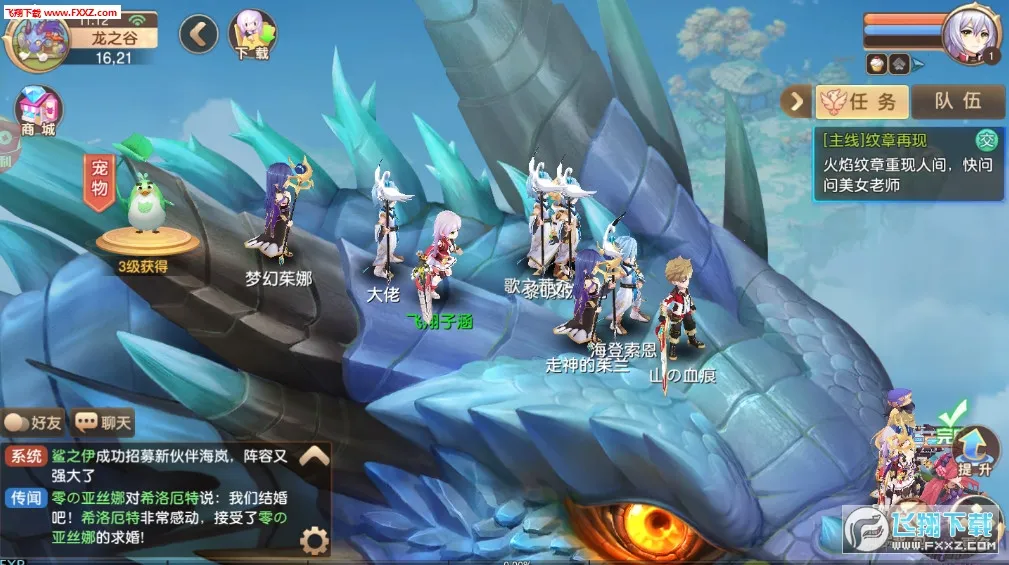Collapse the quest panel with the arrow
Screen dimensions: 1009x565
point(797,101)
